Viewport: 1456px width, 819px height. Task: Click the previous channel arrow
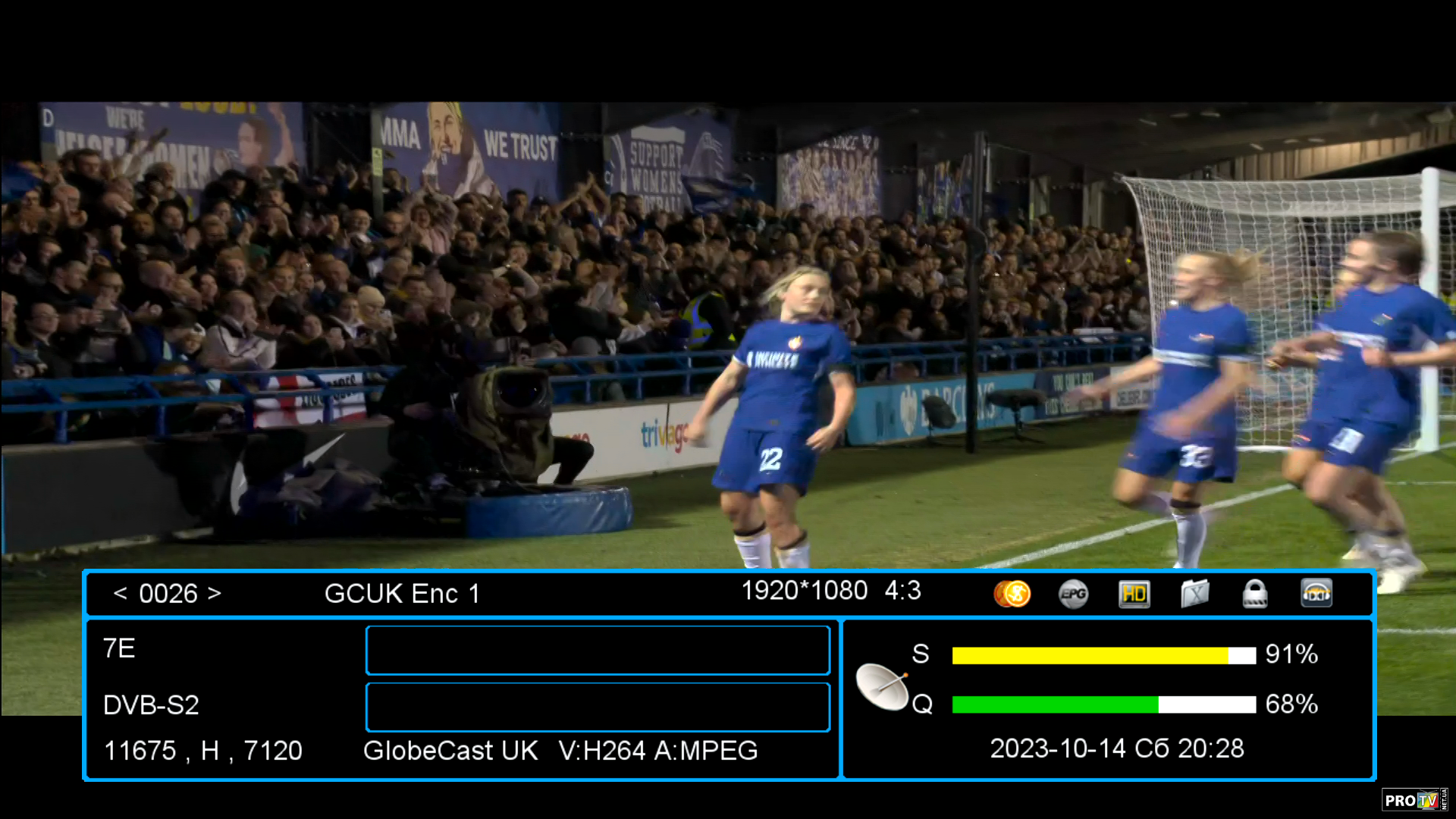[x=120, y=593]
